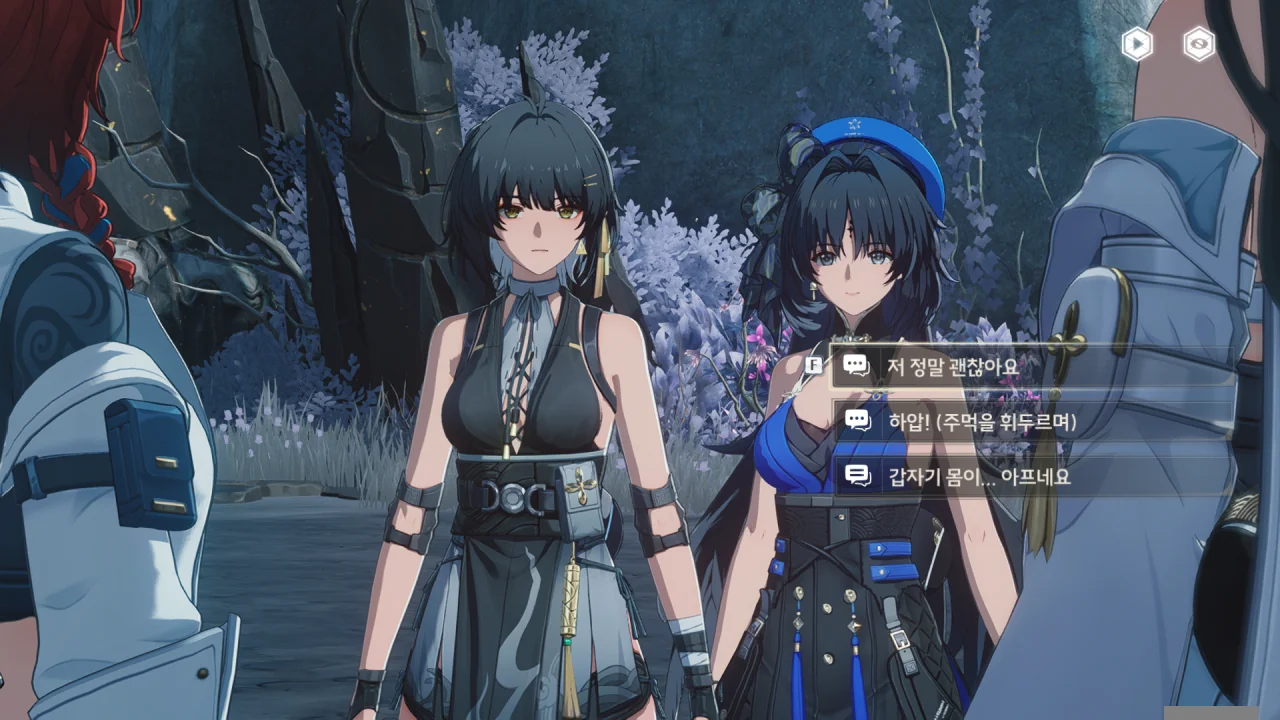Select the "하압! (주먹을 휘두르며)" dialogue option

[981, 421]
